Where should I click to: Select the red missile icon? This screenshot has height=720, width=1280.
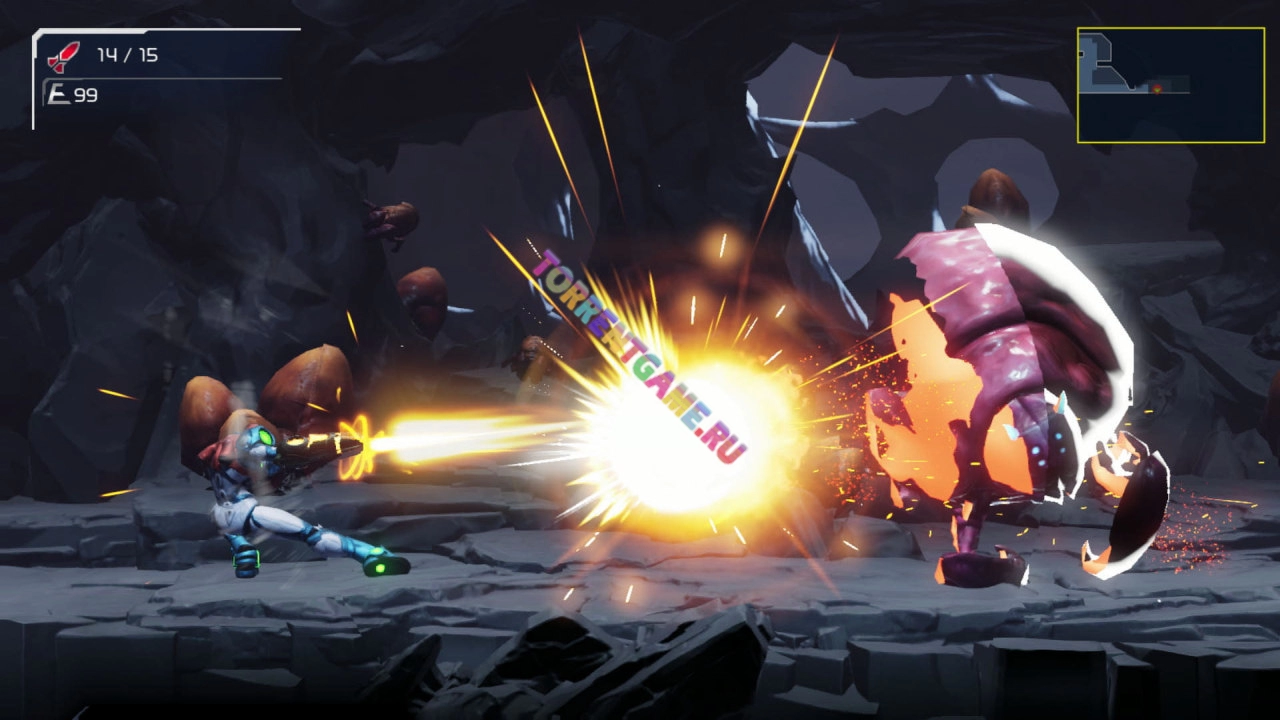pos(65,56)
